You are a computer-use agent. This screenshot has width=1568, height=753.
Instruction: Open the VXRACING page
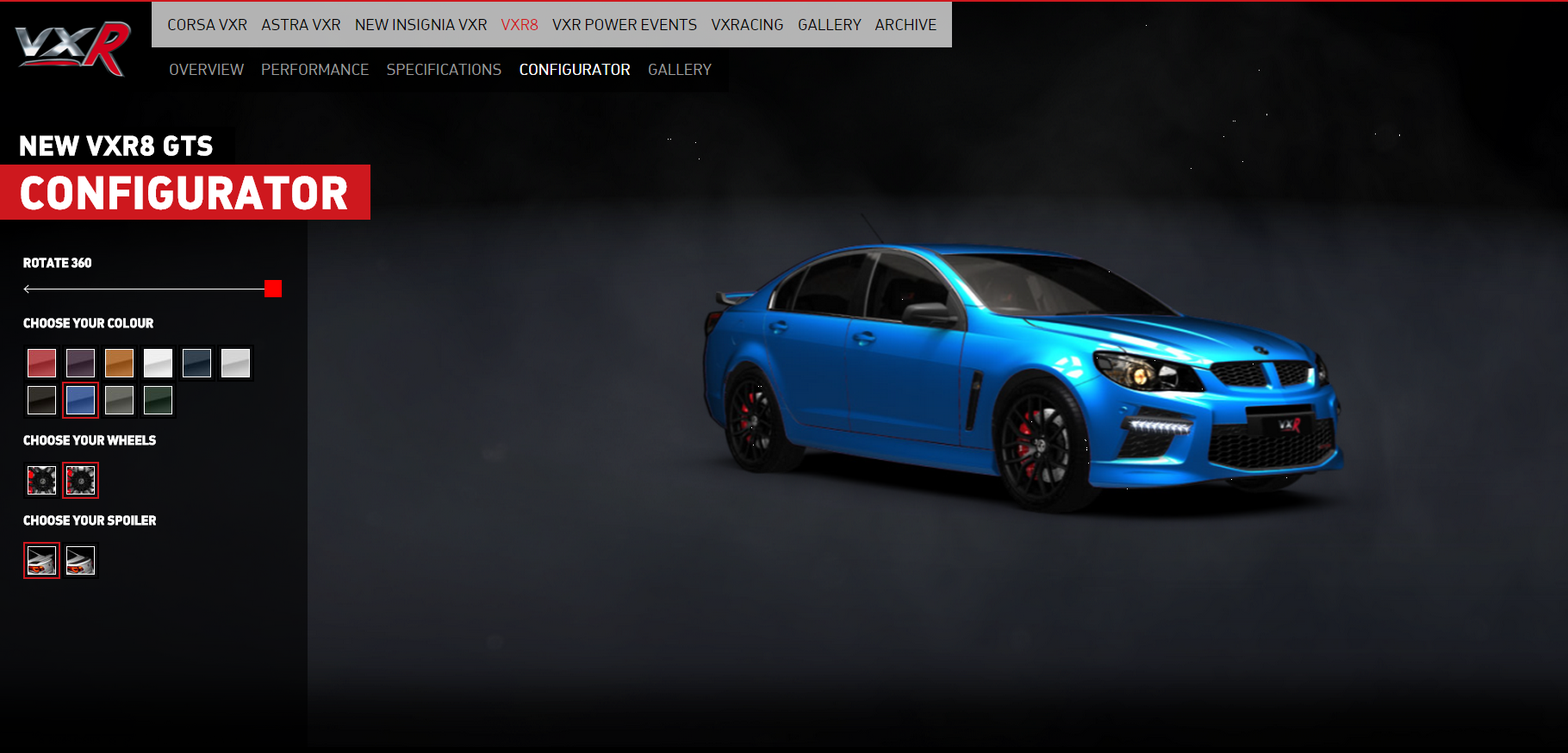[747, 24]
